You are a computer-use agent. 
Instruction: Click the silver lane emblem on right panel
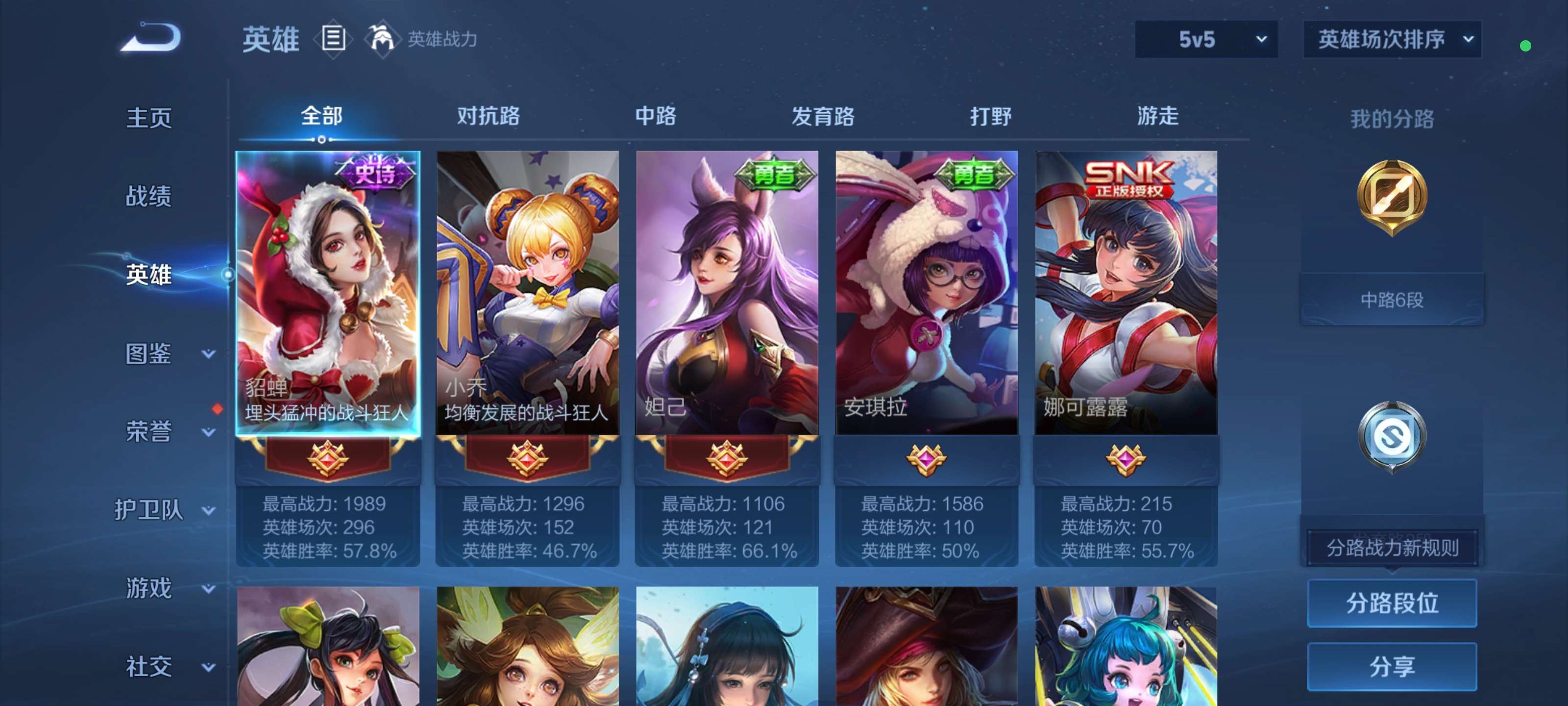click(x=1392, y=435)
